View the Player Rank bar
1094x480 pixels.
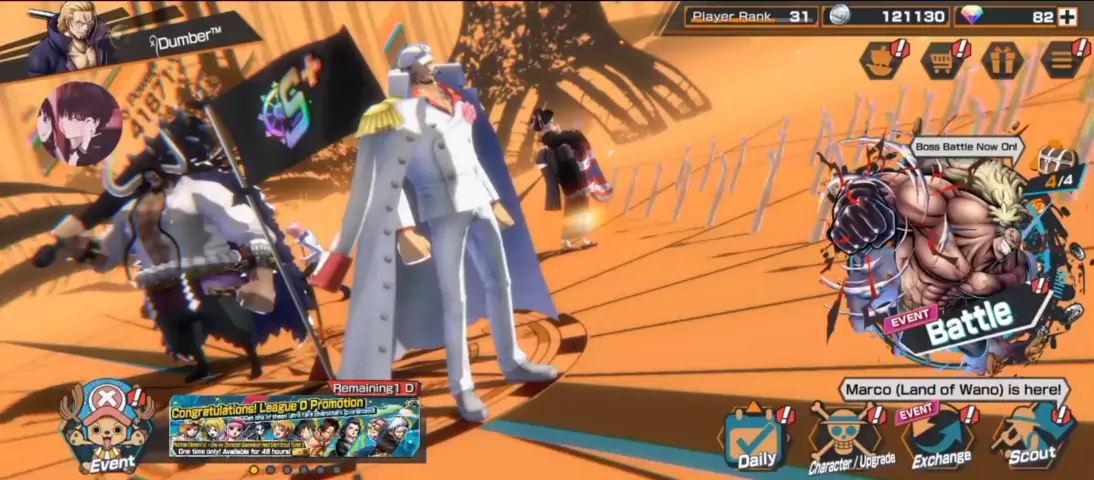pos(751,16)
